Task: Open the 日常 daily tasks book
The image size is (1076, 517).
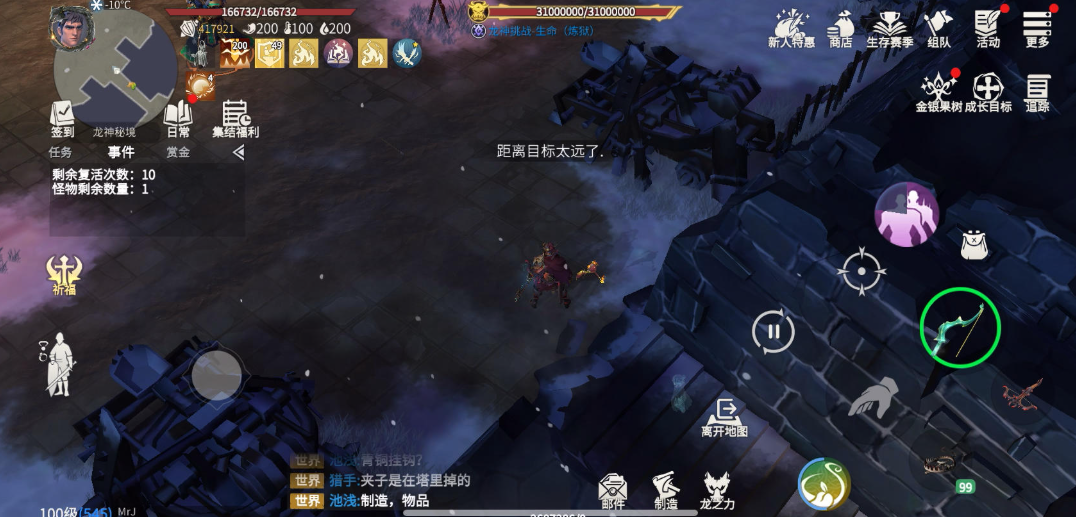Action: (178, 117)
